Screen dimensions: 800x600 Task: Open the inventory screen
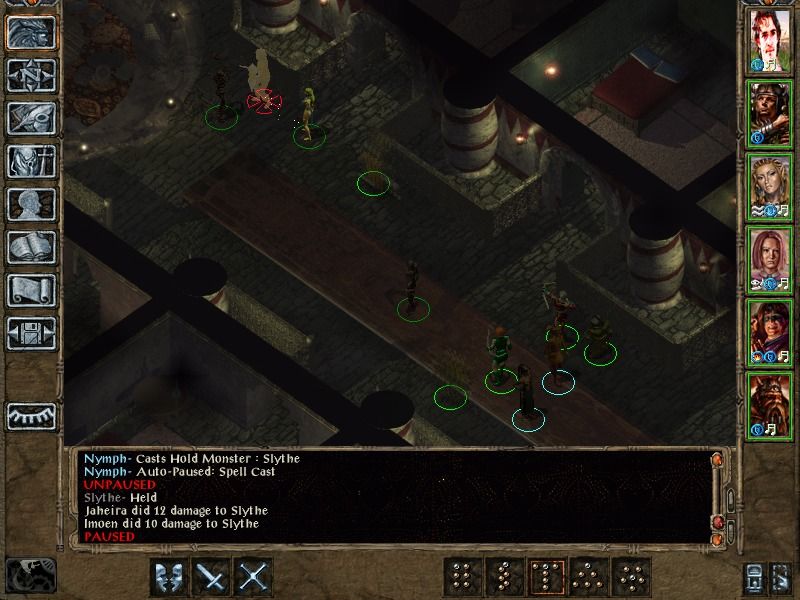(31, 161)
